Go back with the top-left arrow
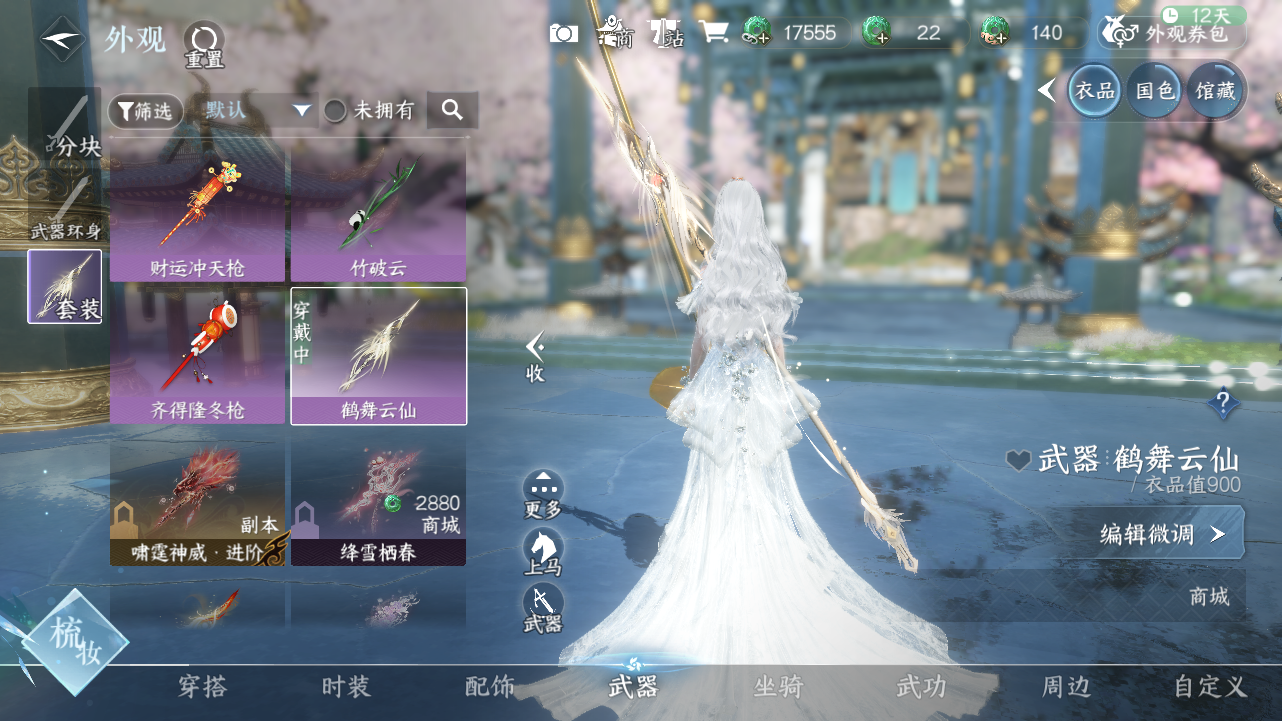The image size is (1282, 721). pyautogui.click(x=62, y=39)
